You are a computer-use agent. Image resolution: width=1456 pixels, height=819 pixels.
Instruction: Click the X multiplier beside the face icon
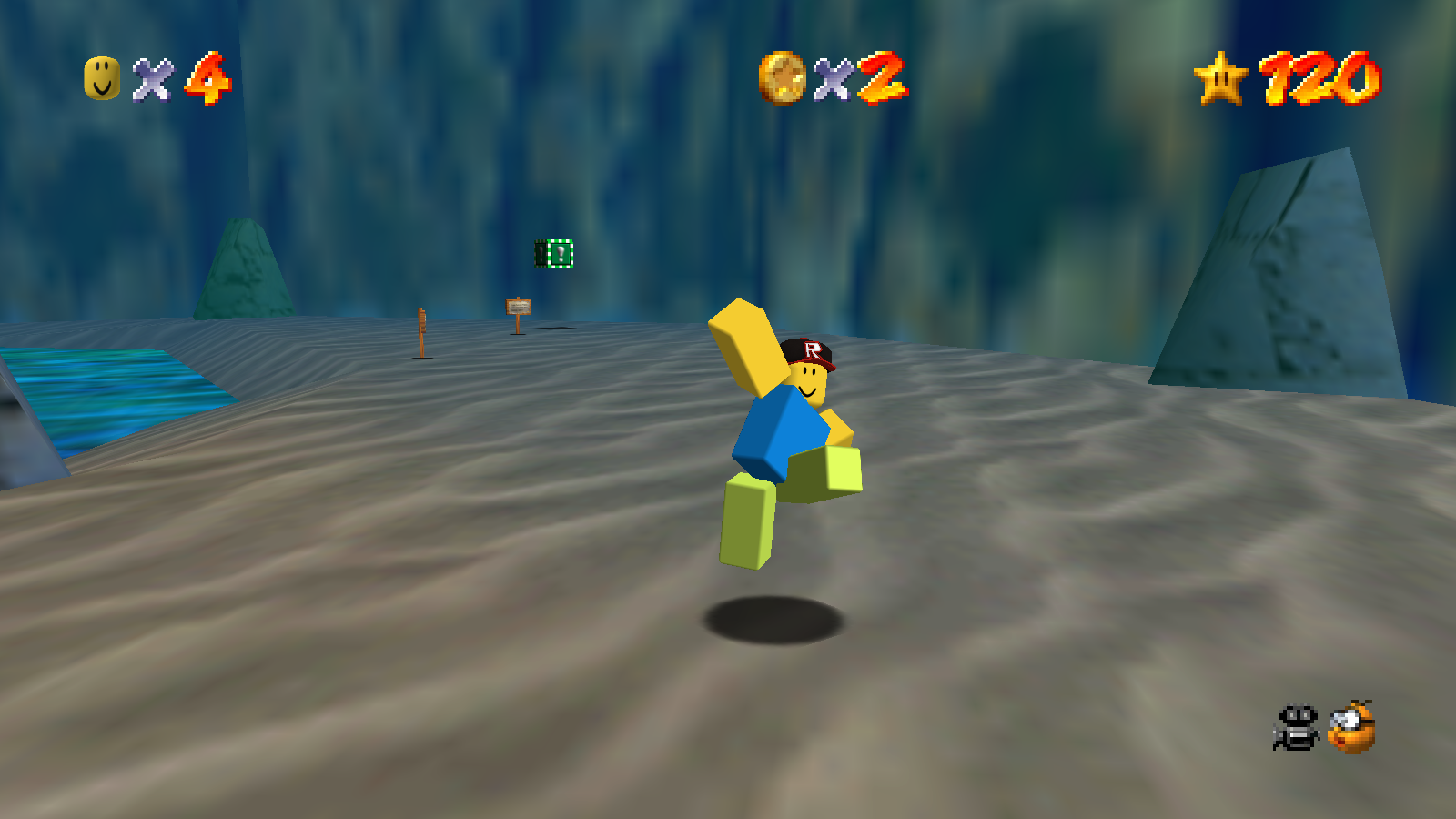(155, 82)
